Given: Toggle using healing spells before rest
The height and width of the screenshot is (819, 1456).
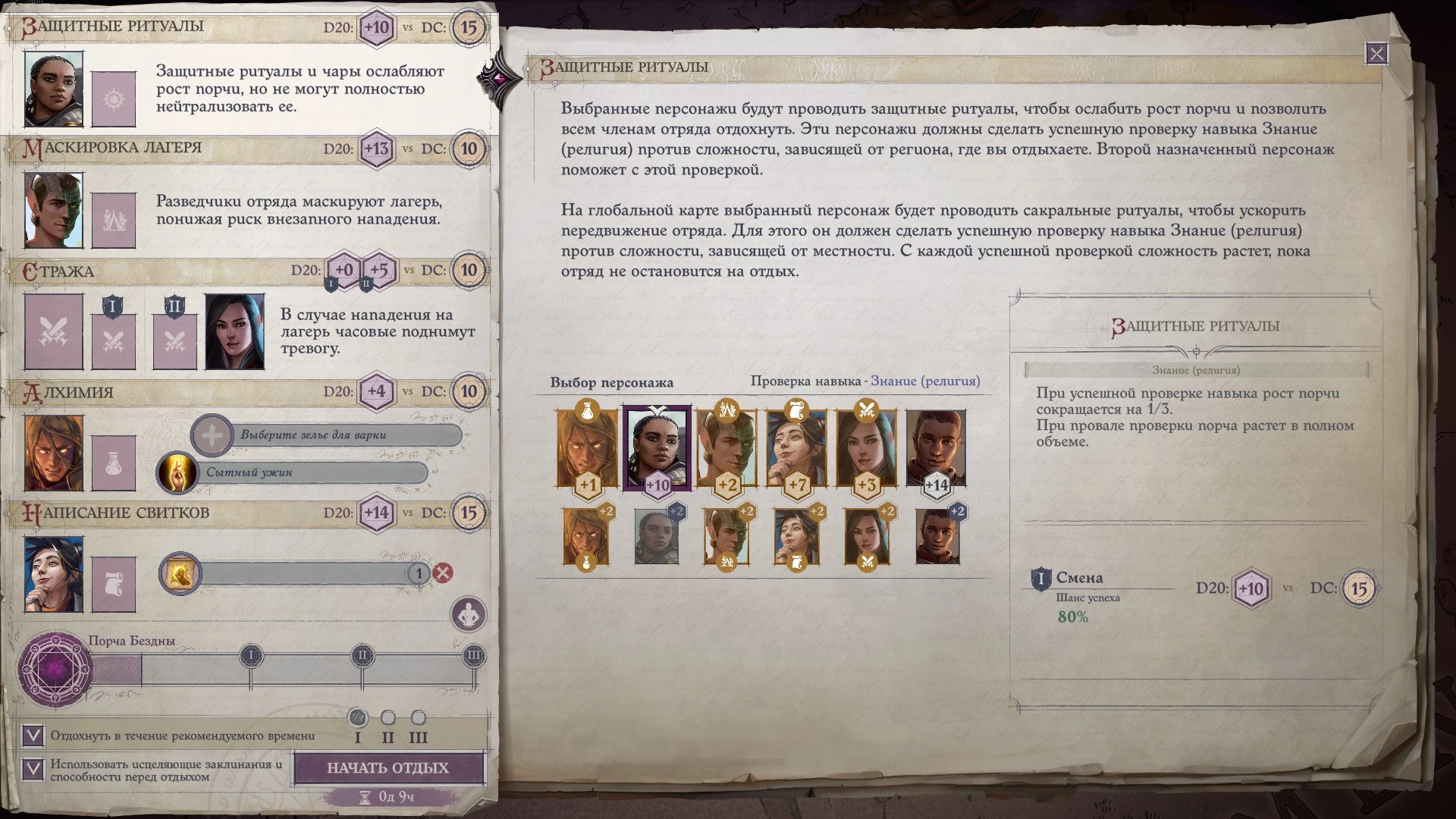Looking at the screenshot, I should click(x=33, y=769).
